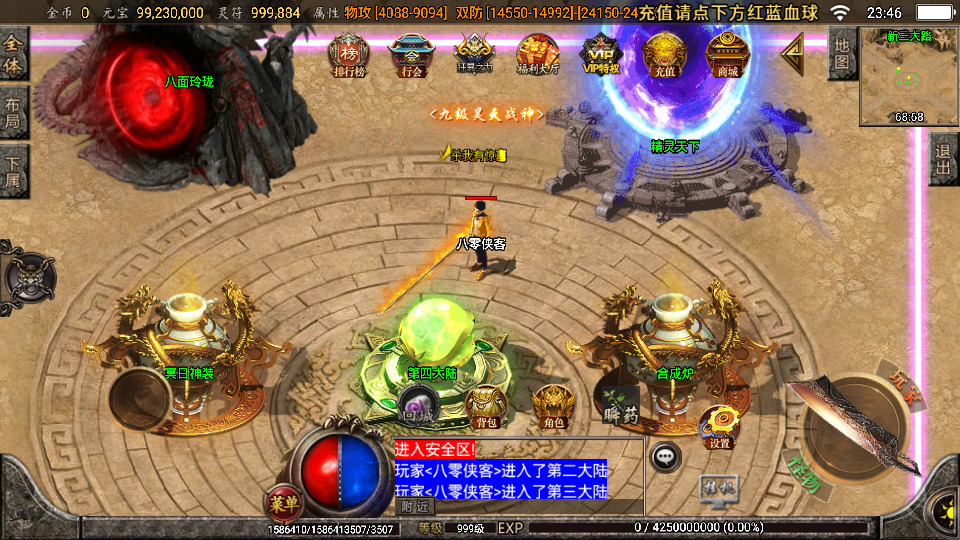Image resolution: width=960 pixels, height=540 pixels.
Task: Click the 退出 exit button
Action: (943, 159)
